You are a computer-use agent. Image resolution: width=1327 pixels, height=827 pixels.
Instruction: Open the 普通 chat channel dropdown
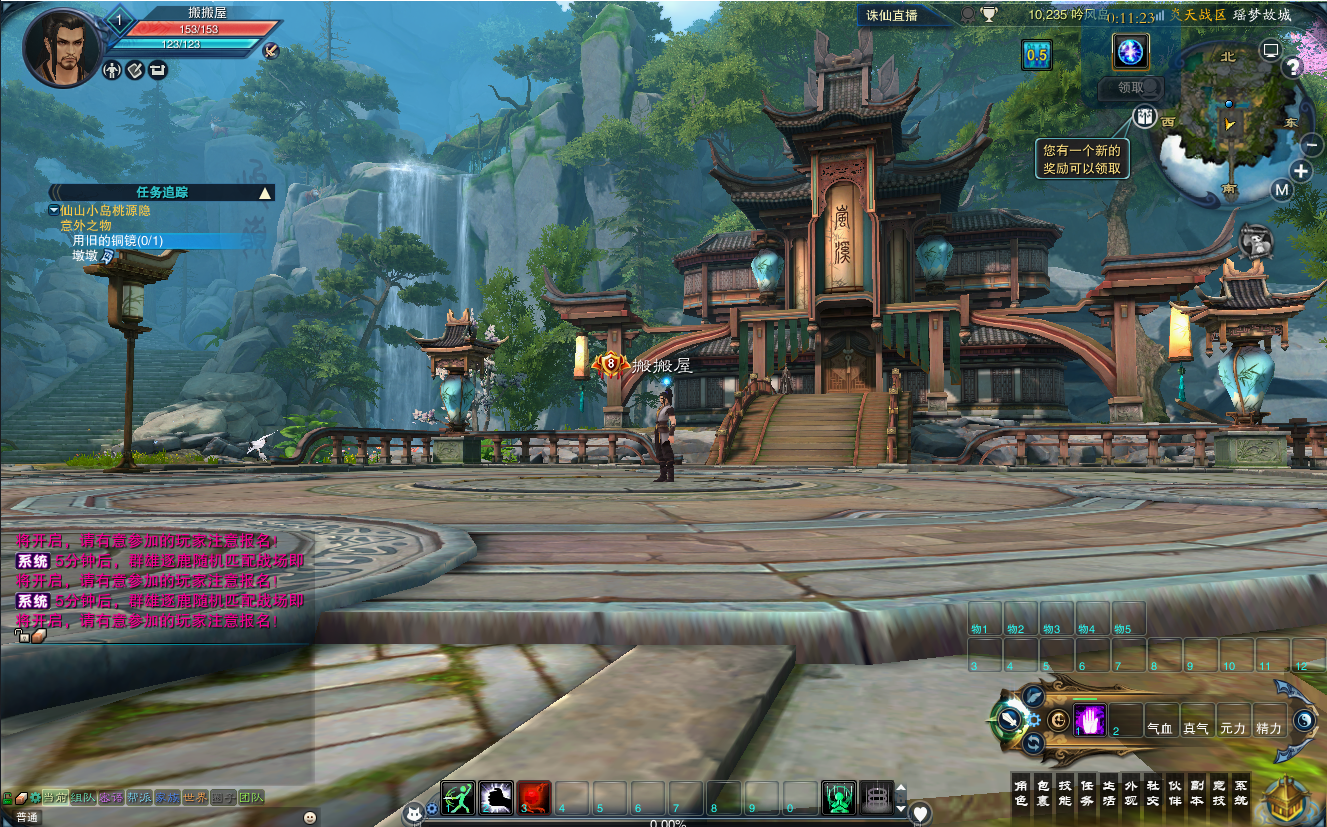point(28,817)
